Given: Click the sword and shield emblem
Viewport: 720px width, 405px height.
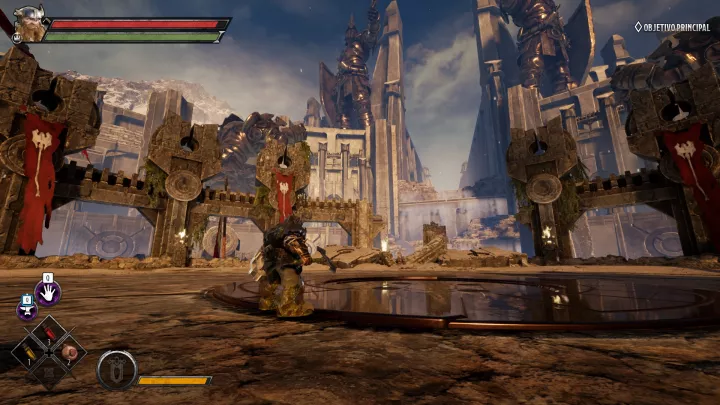Looking at the screenshot, I should [x=116, y=369].
